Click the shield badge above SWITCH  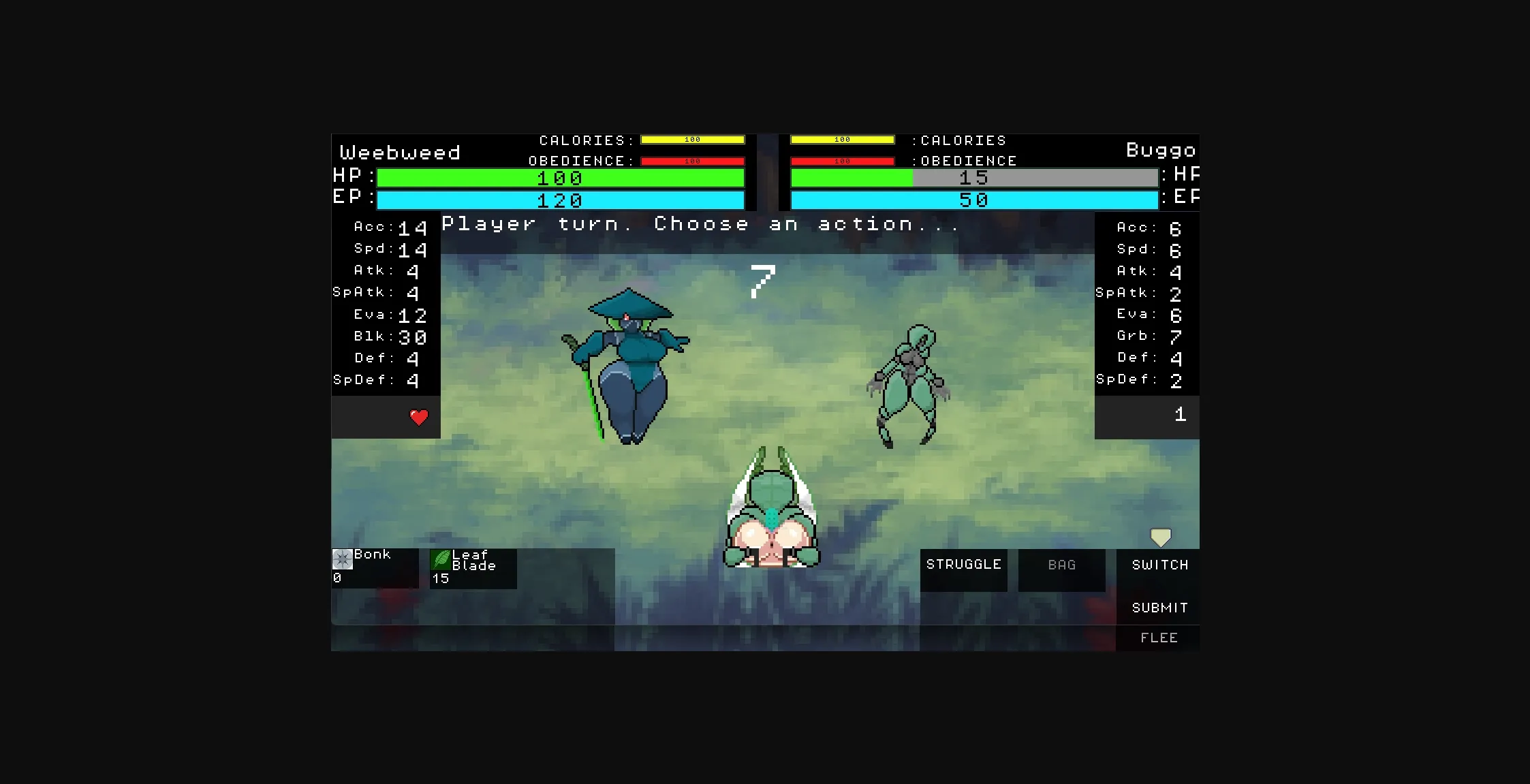point(1159,537)
